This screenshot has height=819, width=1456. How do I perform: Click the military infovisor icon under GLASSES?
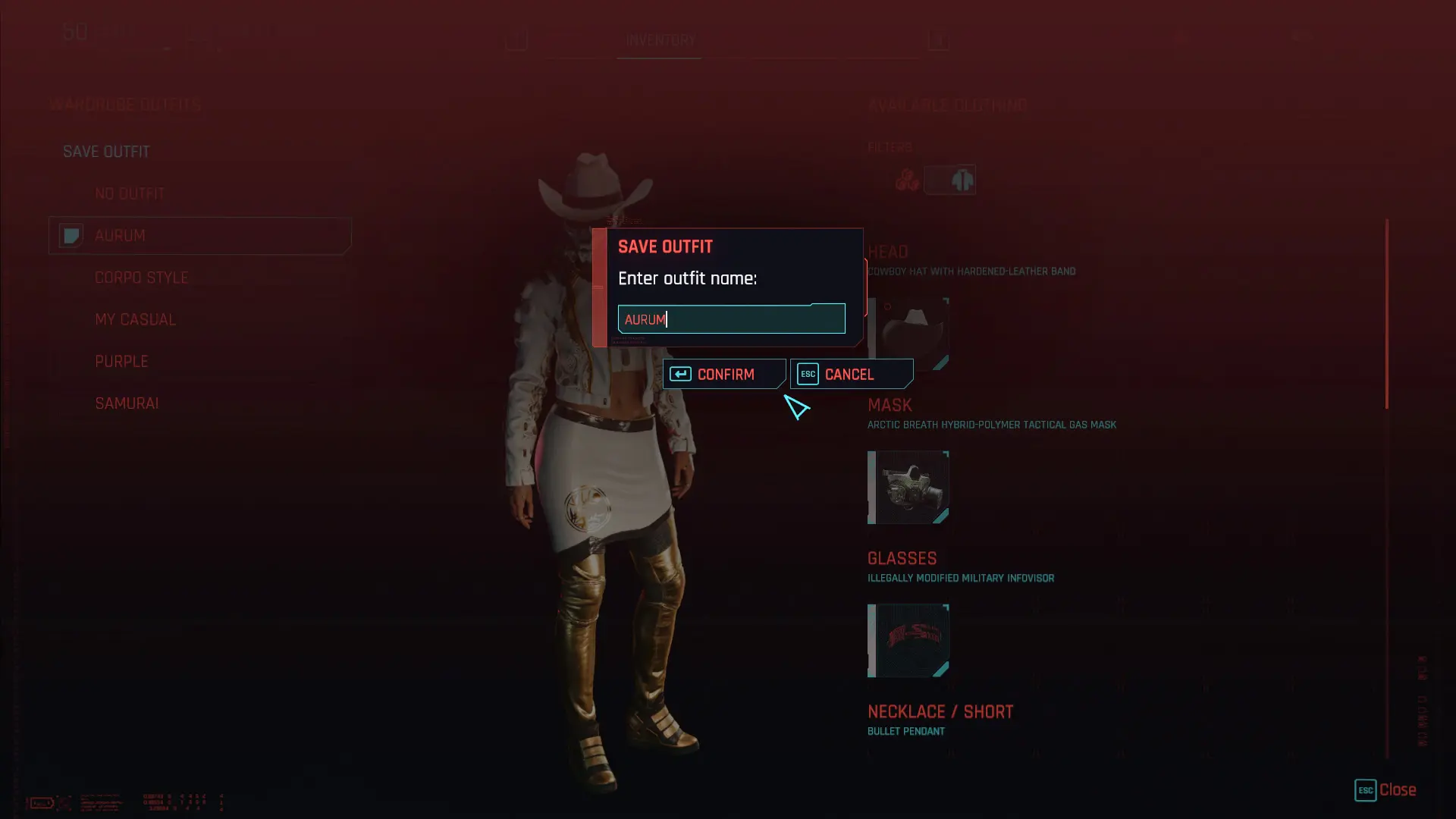click(908, 641)
